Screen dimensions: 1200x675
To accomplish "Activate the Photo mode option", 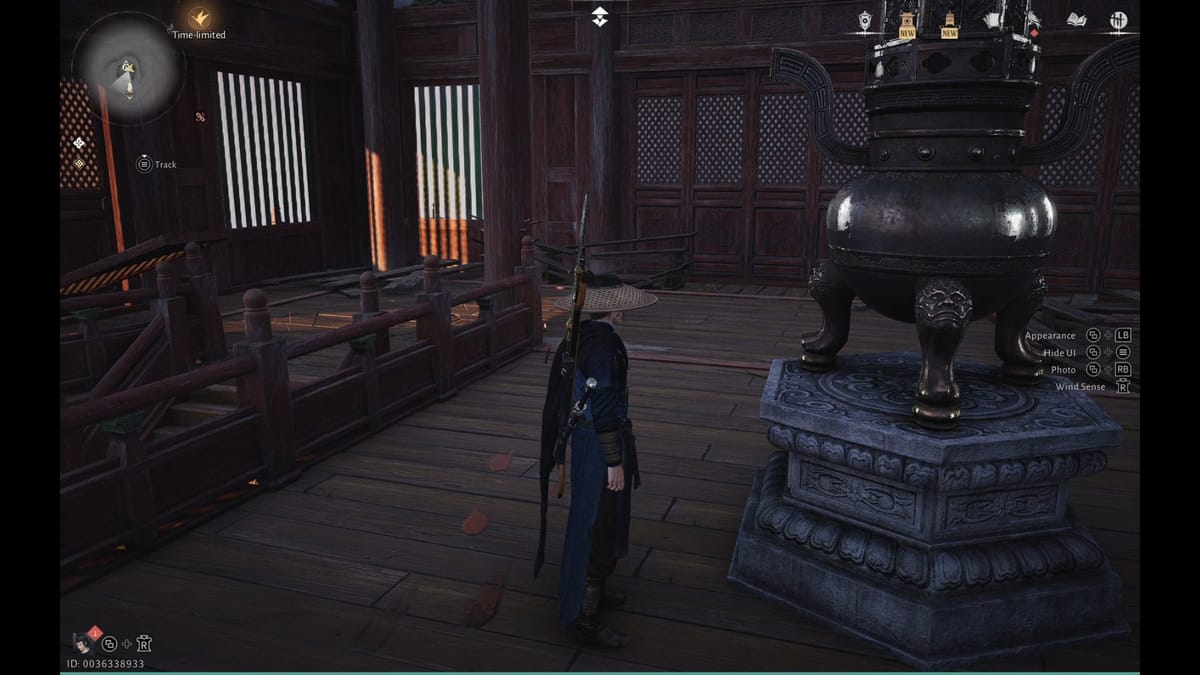I will click(1063, 370).
